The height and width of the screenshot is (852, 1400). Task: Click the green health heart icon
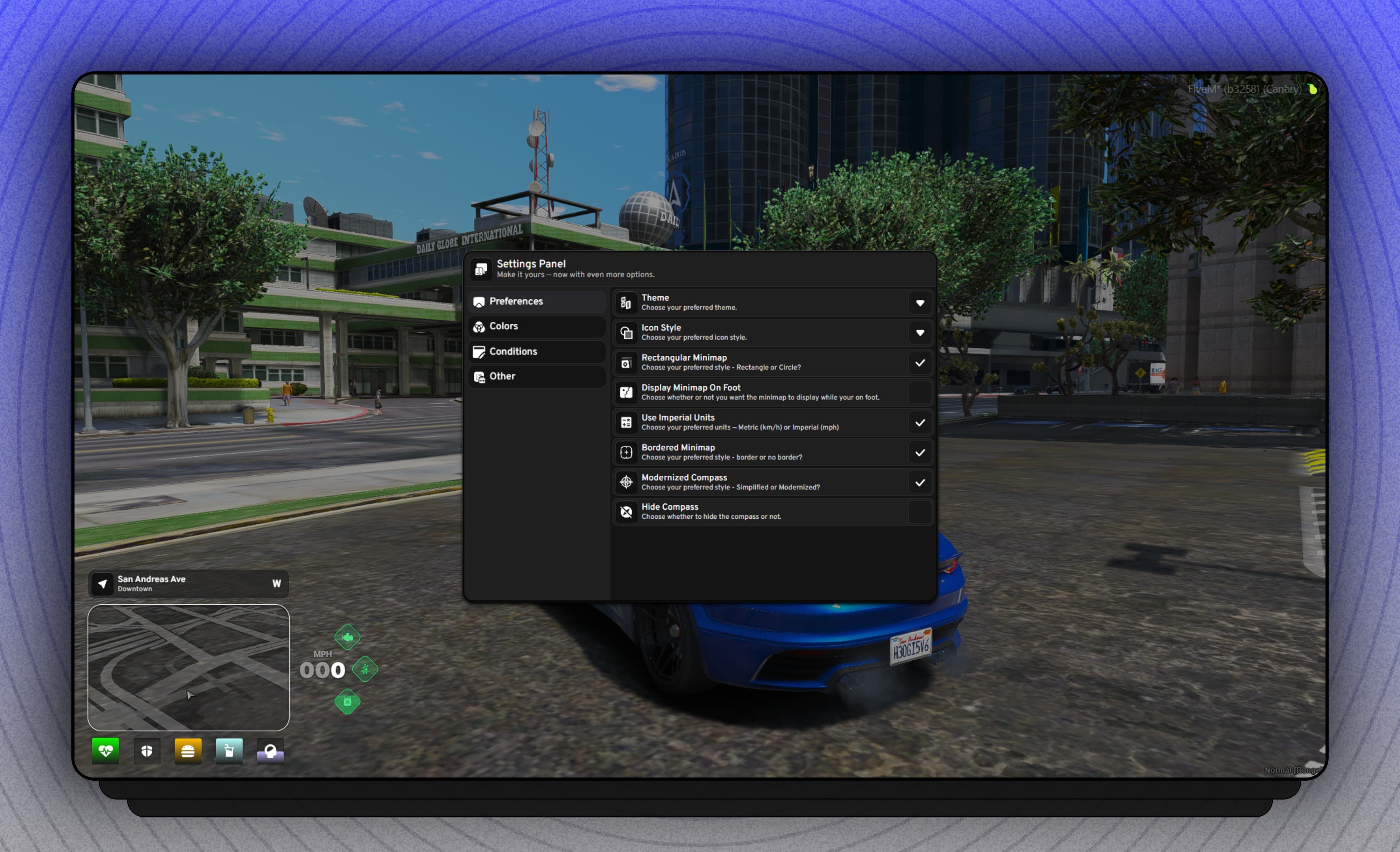coord(106,751)
